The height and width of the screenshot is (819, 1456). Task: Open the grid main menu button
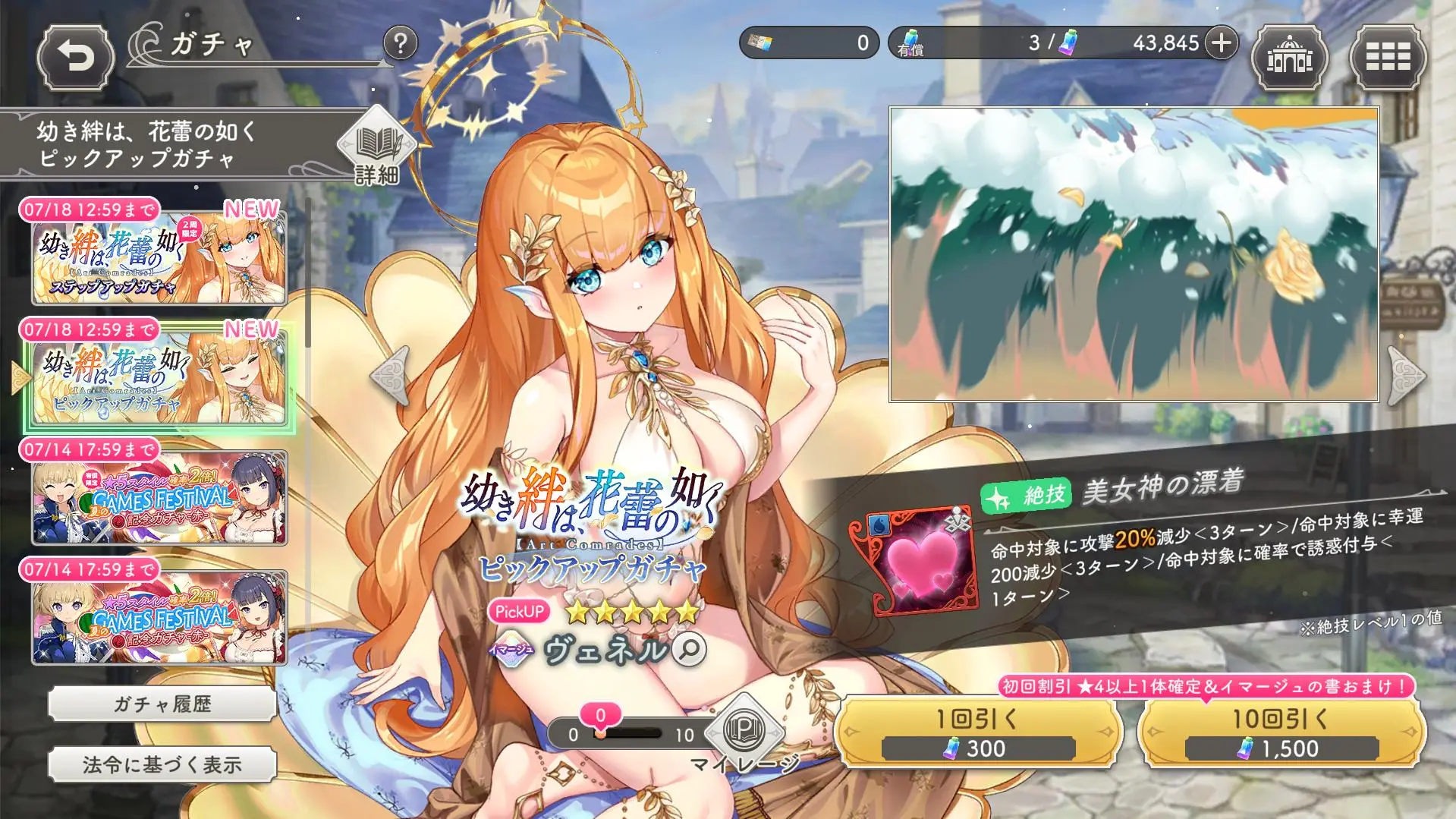pos(1387,58)
